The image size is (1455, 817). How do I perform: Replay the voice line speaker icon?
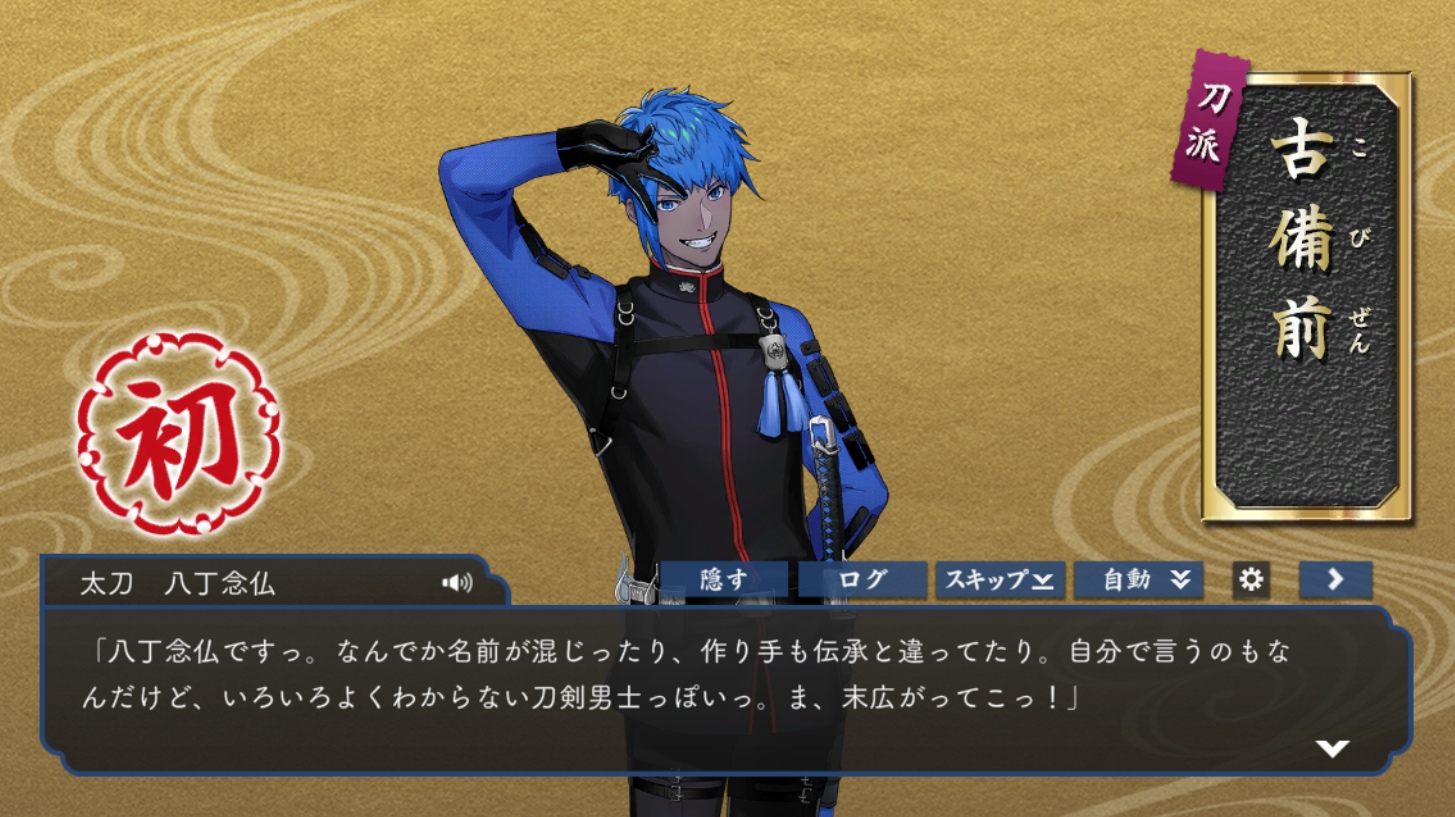457,583
